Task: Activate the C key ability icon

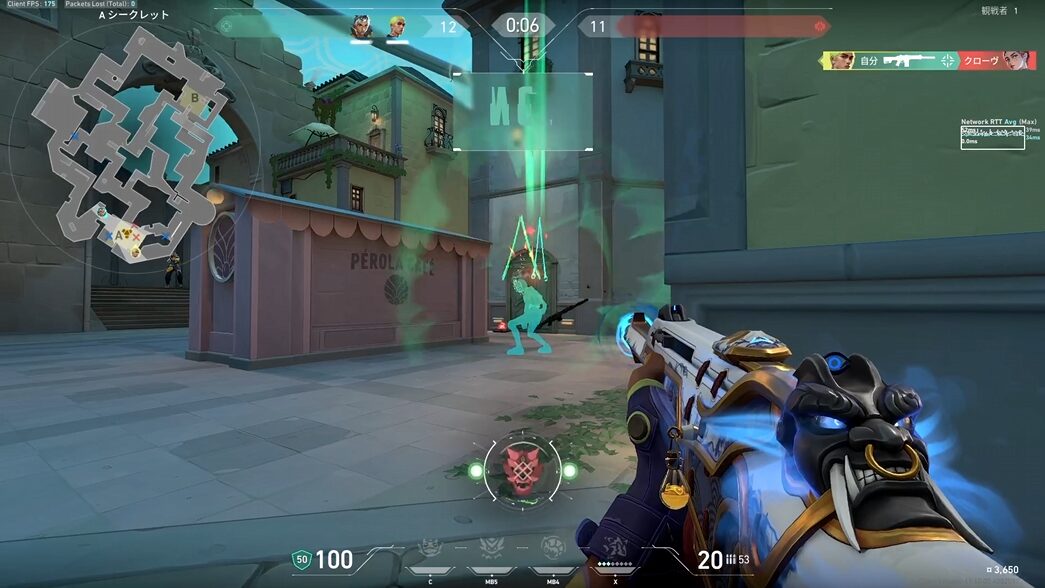Action: tap(430, 548)
